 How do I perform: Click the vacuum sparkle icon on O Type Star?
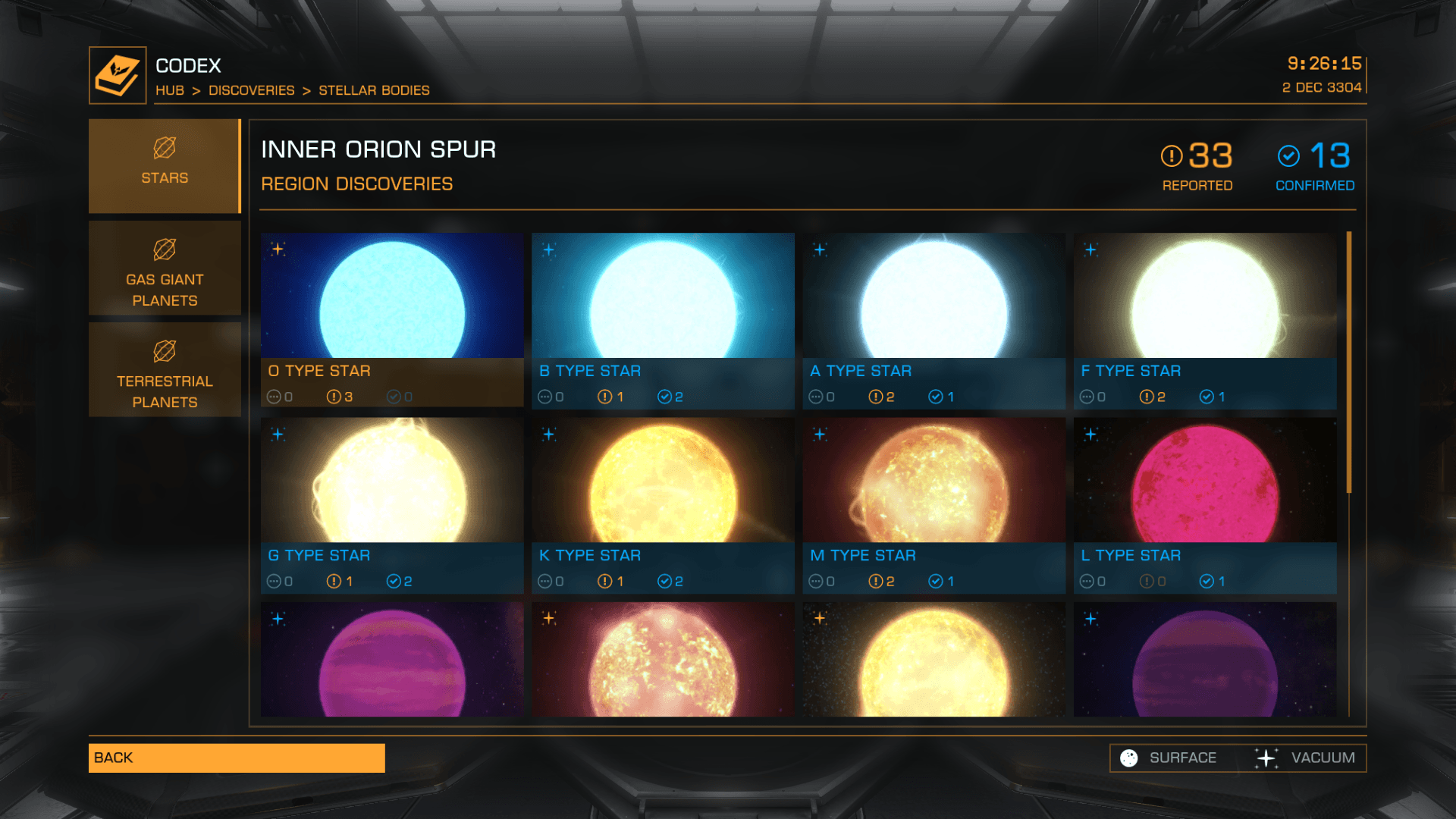(x=278, y=247)
